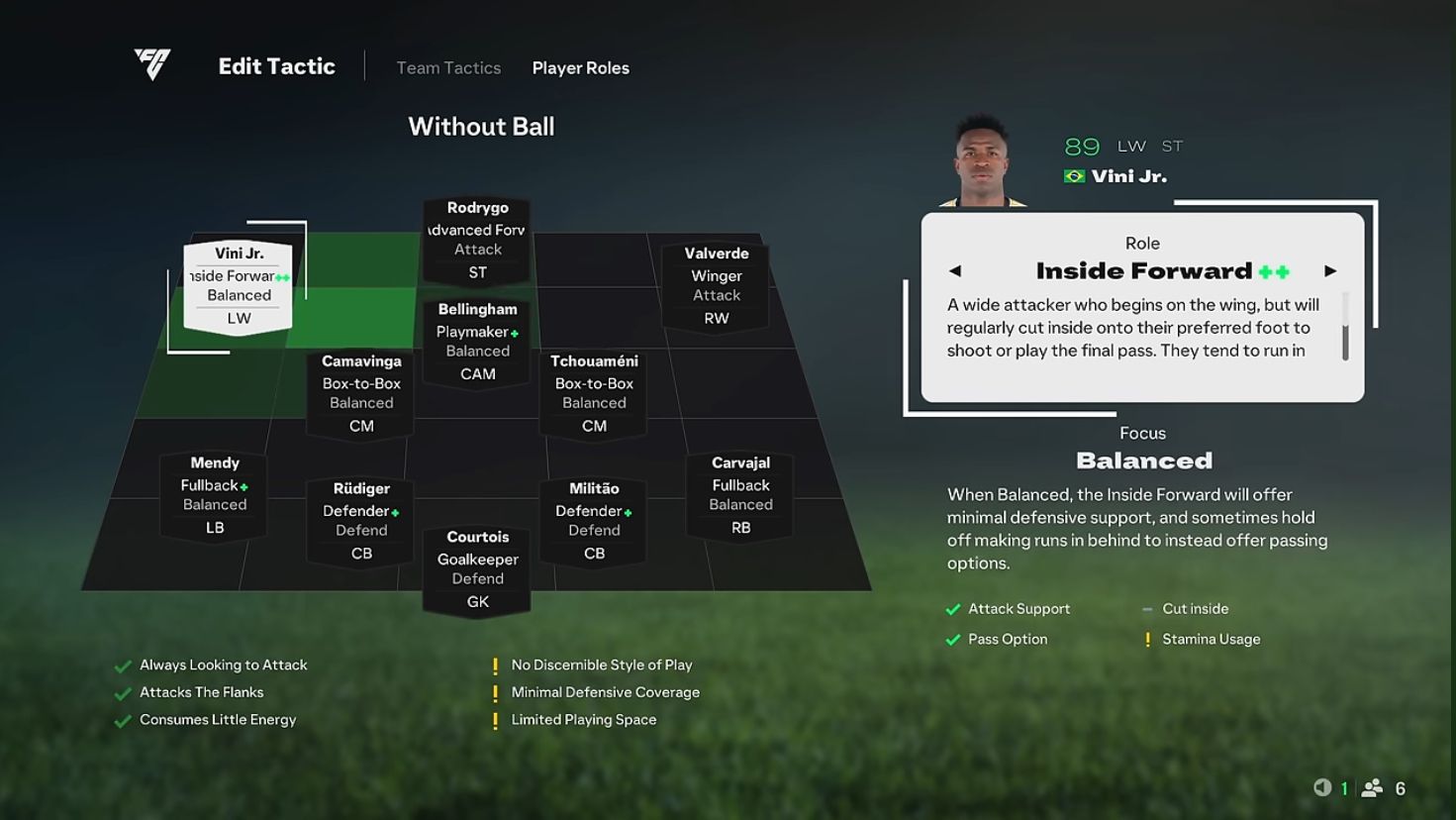1456x820 pixels.
Task: Click the squad members icon beside the 6
Action: [1374, 787]
